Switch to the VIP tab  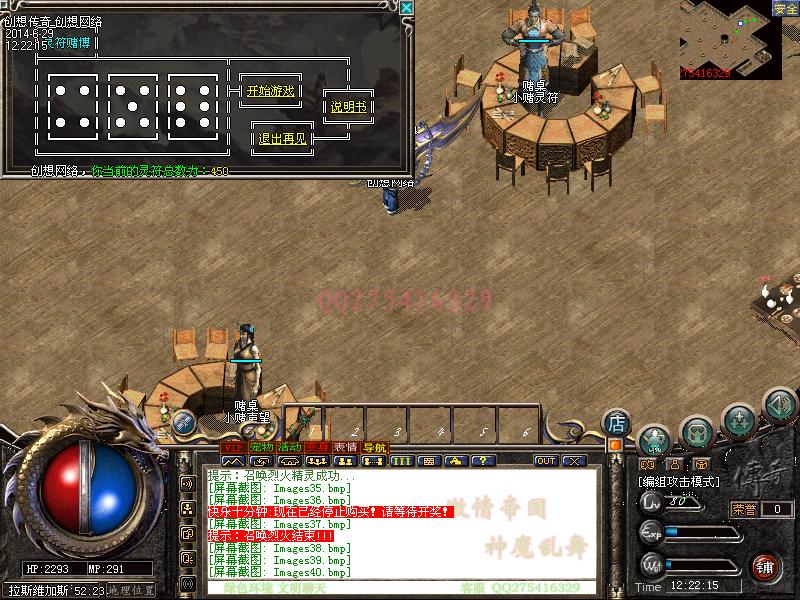tap(232, 447)
